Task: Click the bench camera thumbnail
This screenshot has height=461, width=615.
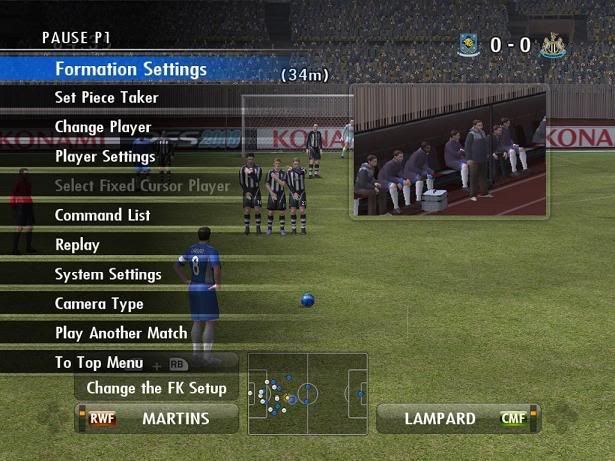Action: pos(448,151)
